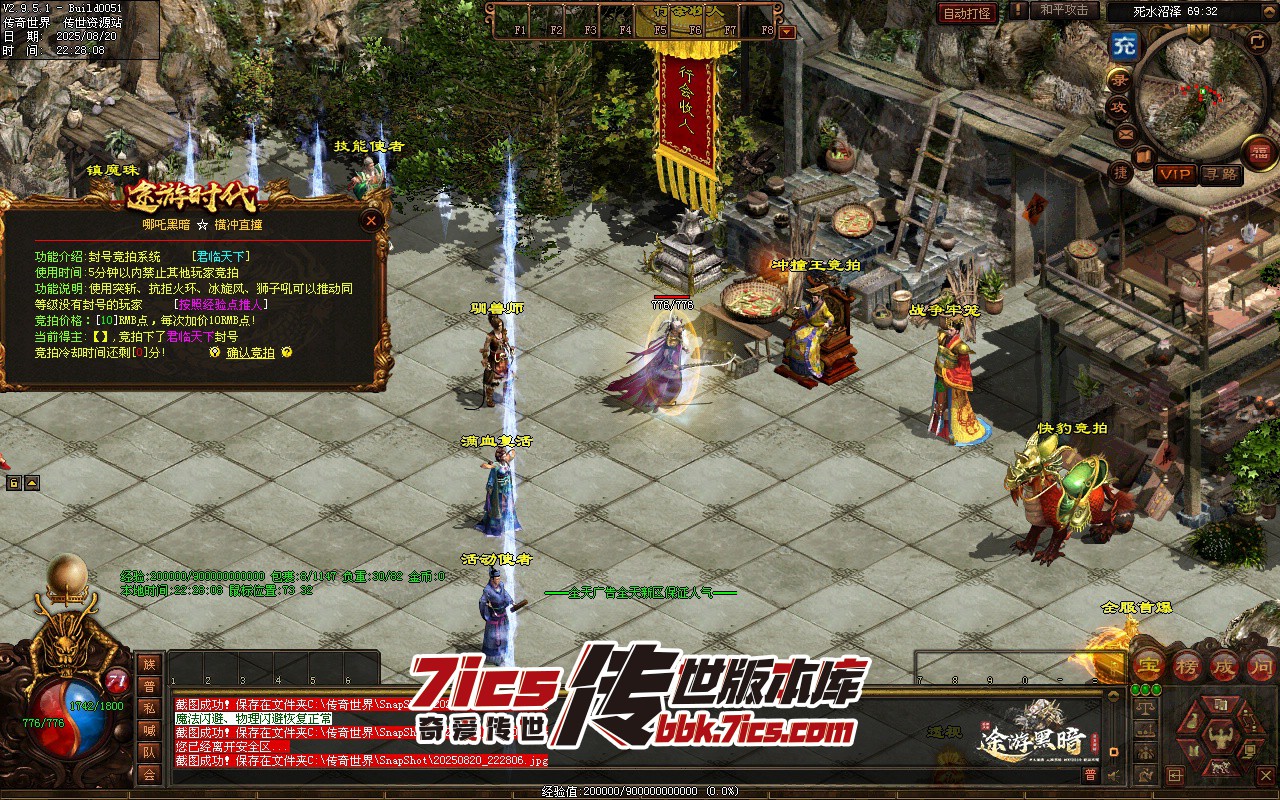Image resolution: width=1280 pixels, height=800 pixels.
Task: Select the 私 private chat channel
Action: pos(149,708)
